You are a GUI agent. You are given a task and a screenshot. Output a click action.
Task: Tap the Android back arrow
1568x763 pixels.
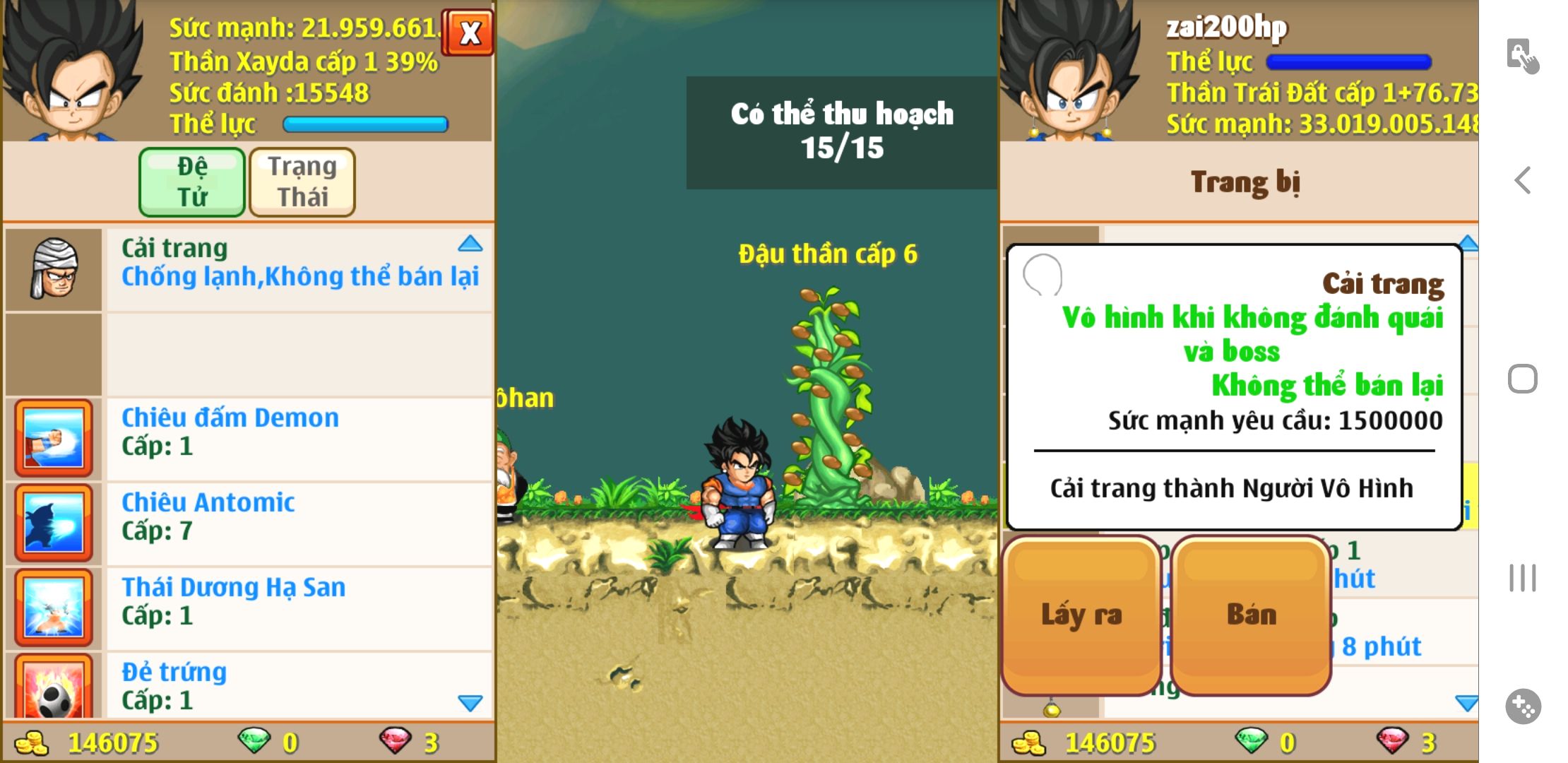coord(1523,181)
